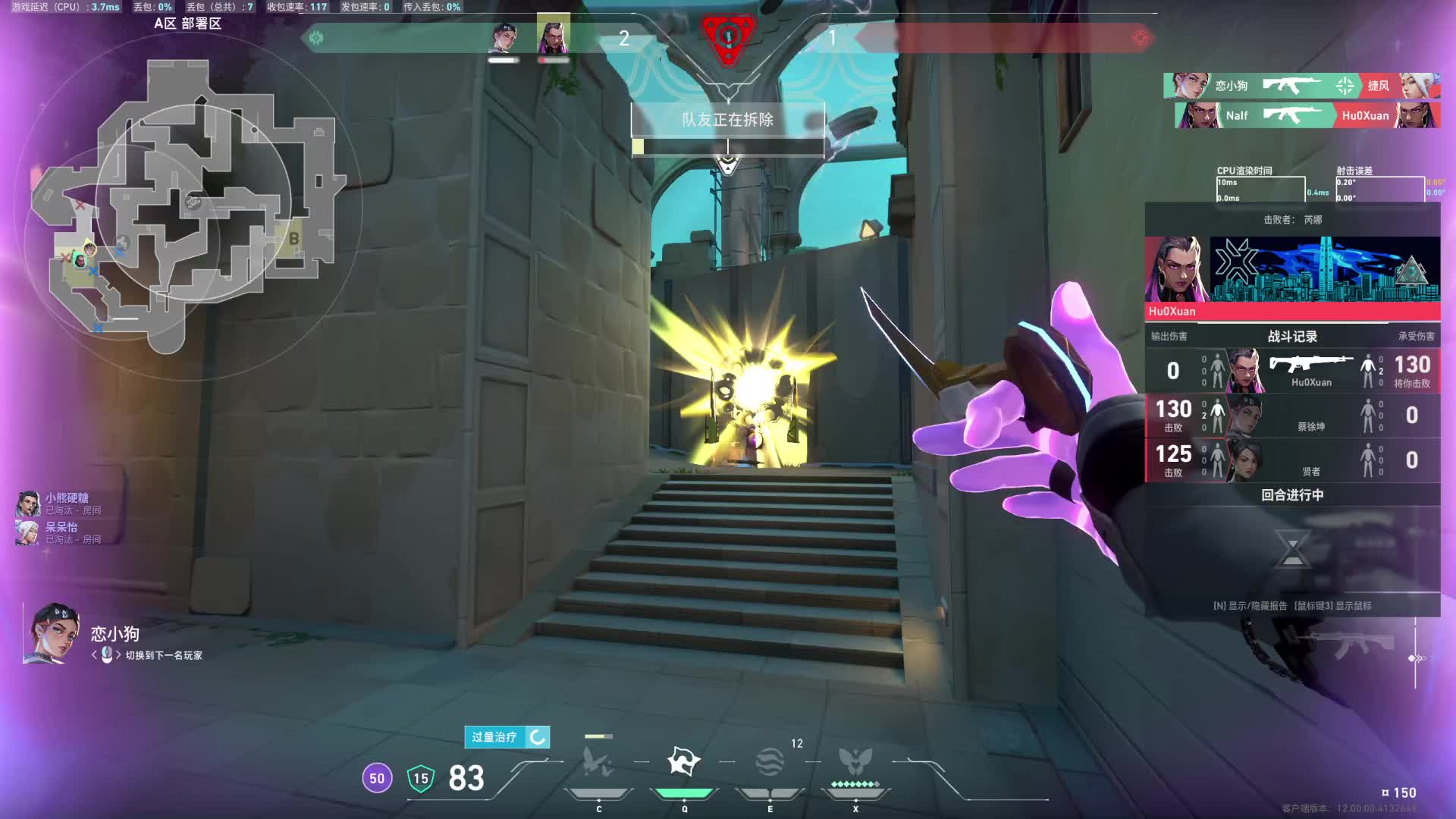Activate the Q ability icon
The width and height of the screenshot is (1456, 819).
tap(683, 761)
